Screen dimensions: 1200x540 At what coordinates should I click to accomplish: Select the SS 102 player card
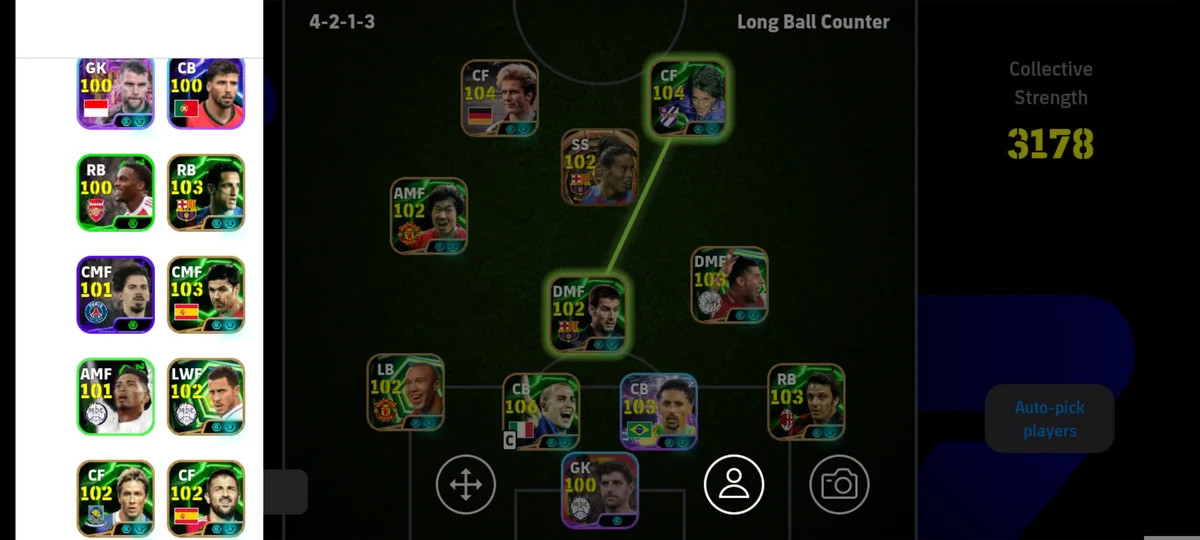599,167
